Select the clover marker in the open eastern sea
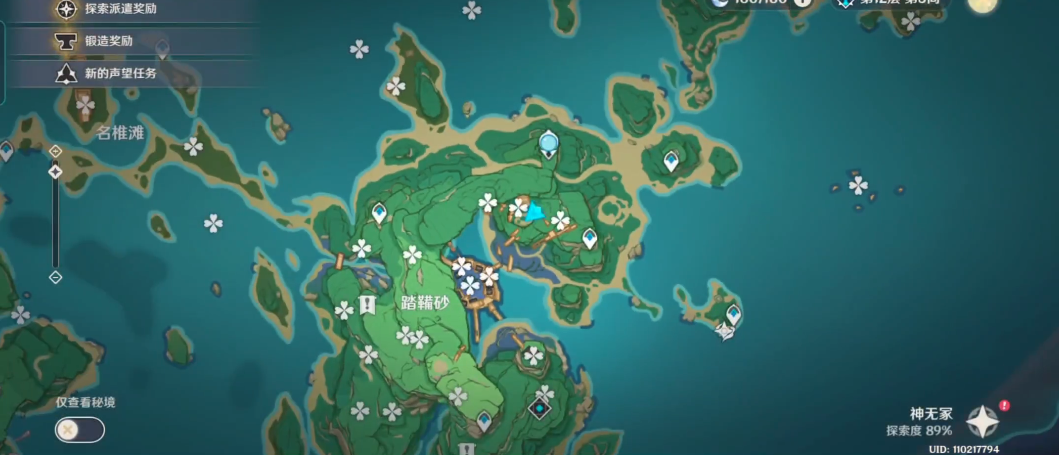 [x=858, y=185]
